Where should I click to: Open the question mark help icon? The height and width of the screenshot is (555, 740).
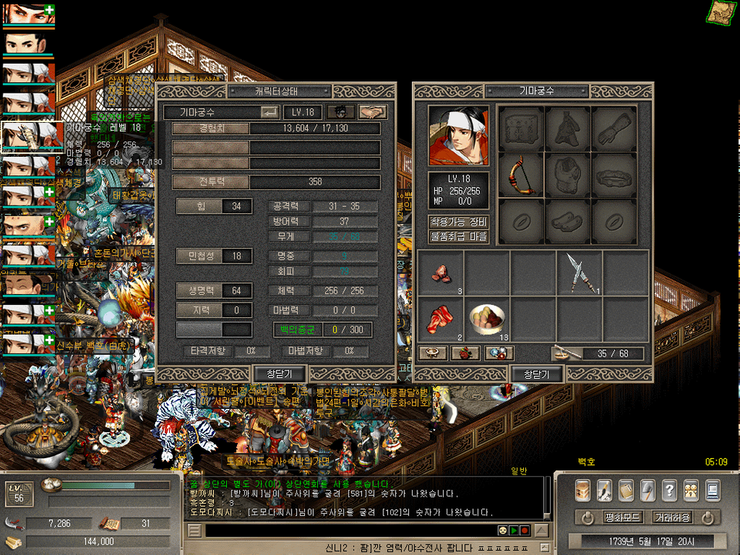(668, 490)
